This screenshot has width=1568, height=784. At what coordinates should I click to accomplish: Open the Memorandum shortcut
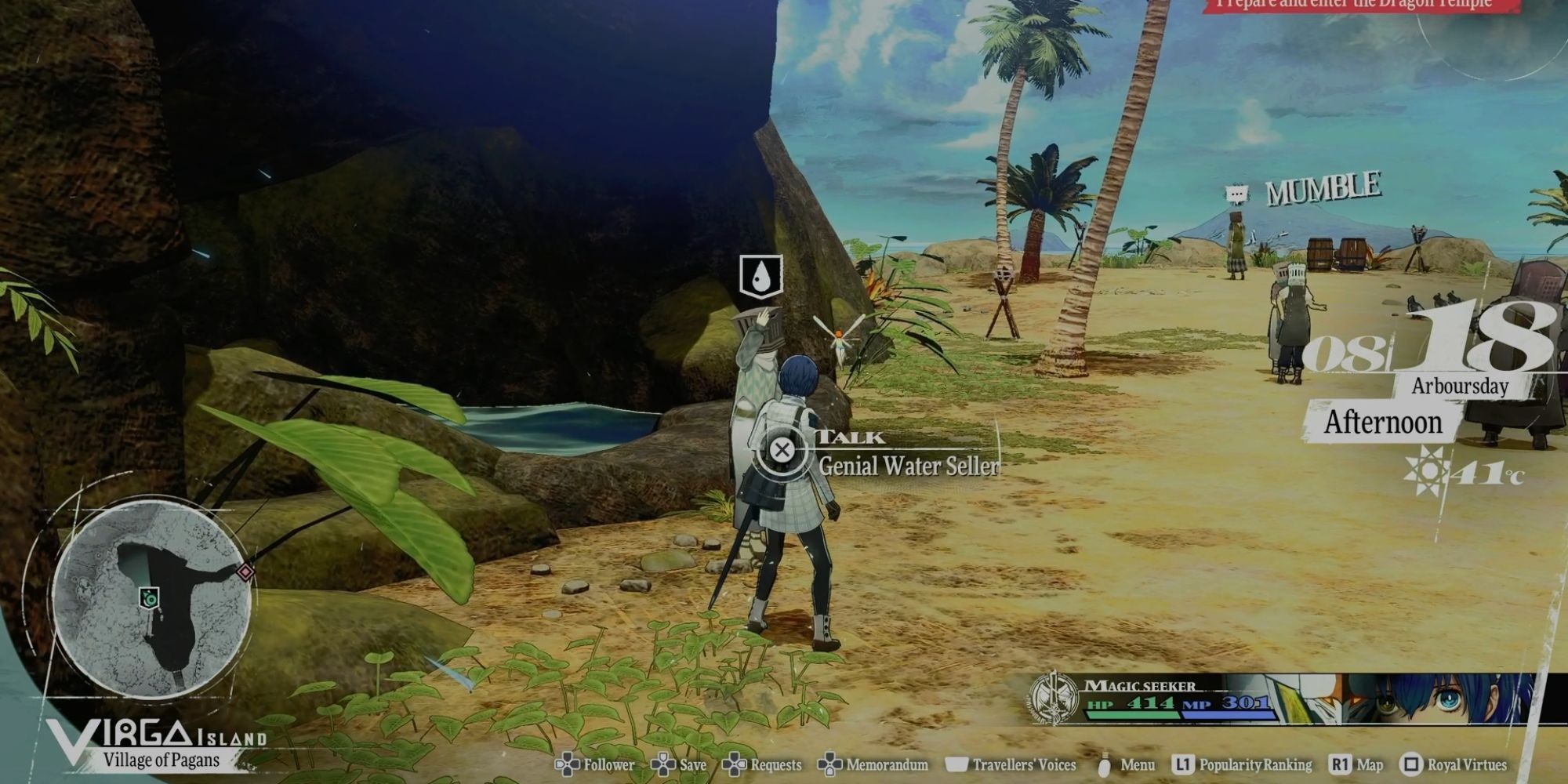coord(886,764)
